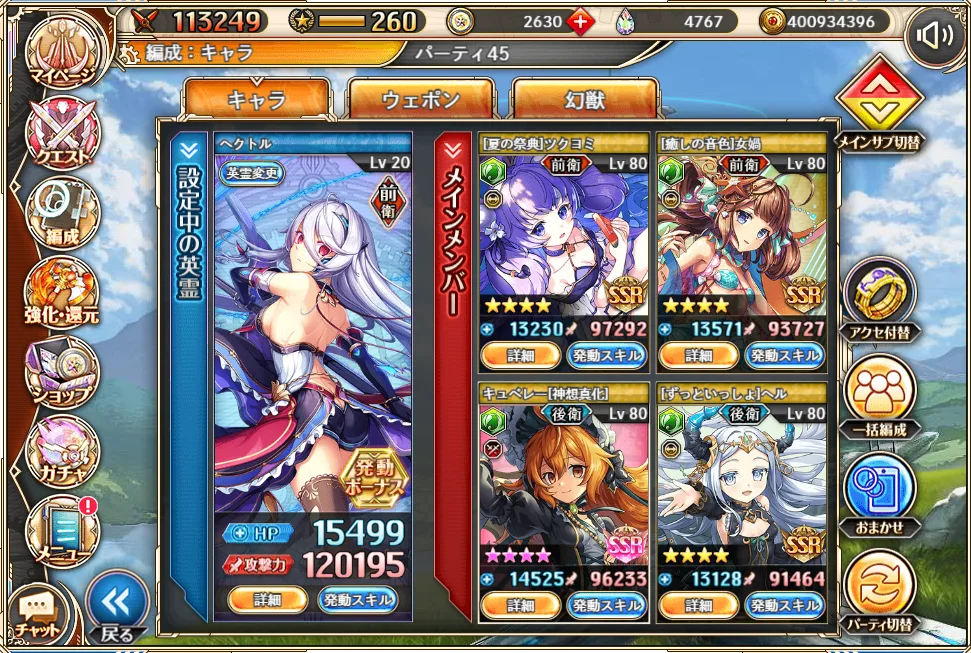971x653 pixels.
Task: Tap the パーティ切替 party switch button
Action: 879,588
